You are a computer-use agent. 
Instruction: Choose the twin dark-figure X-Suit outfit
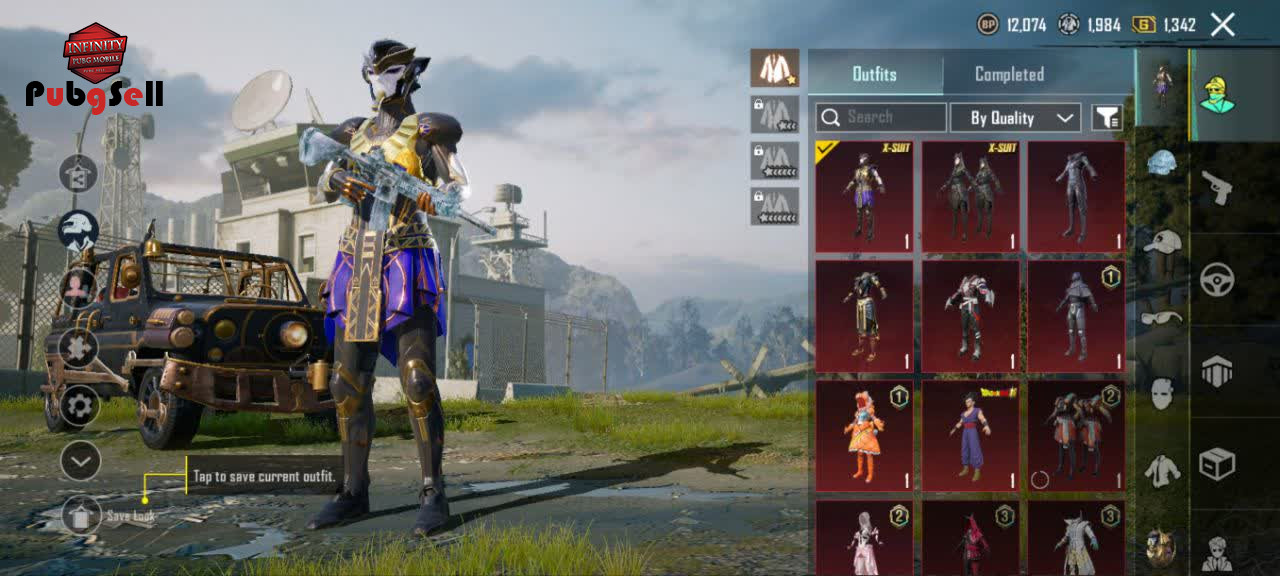(x=970, y=196)
